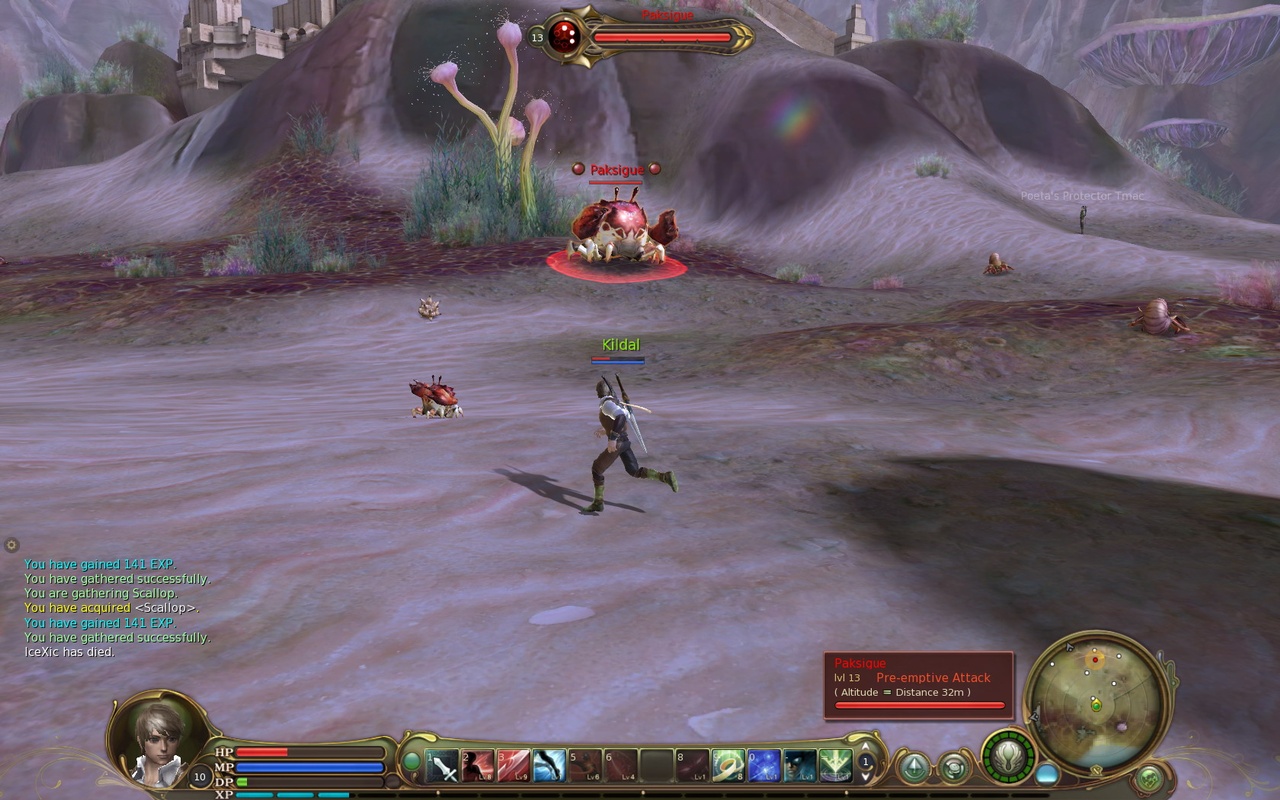Click the quickbar page number 1 indicator
Screen dimensions: 1280x800
click(866, 762)
